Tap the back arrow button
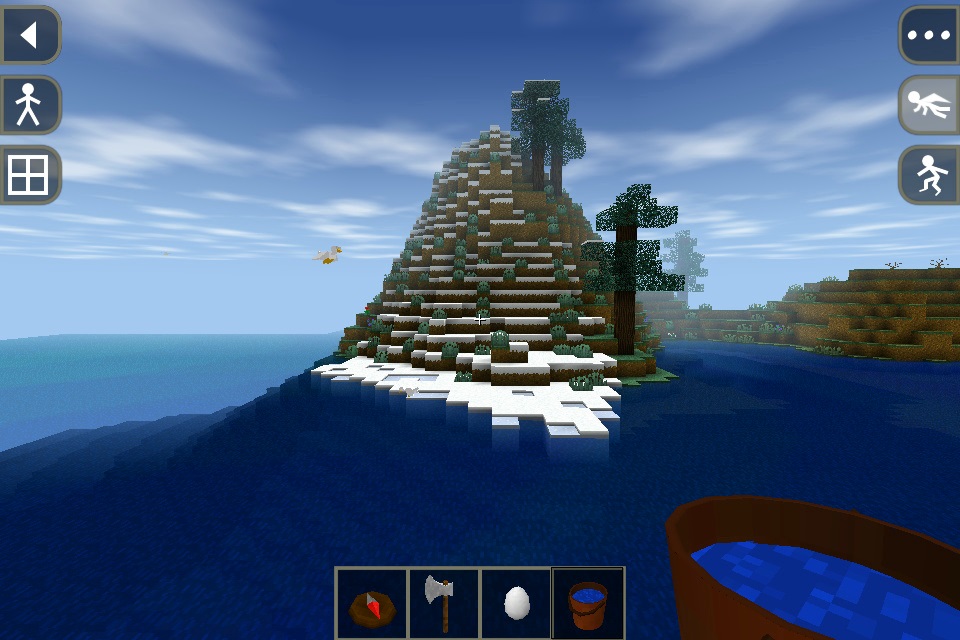 pos(29,36)
